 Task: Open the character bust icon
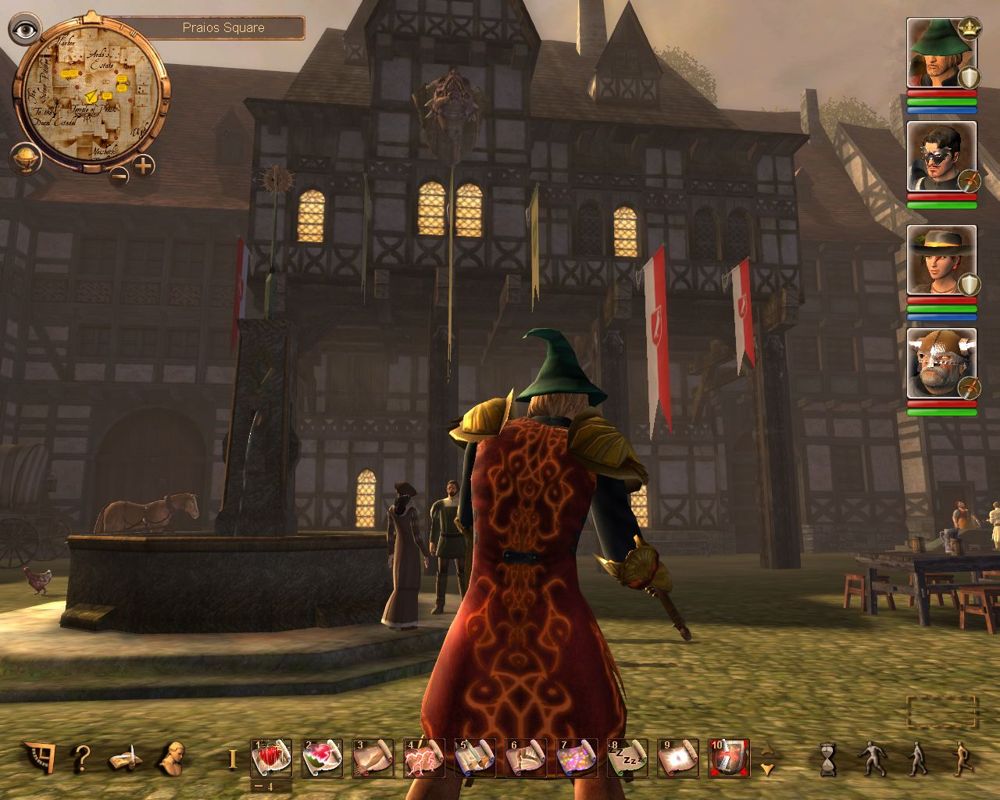click(x=171, y=758)
